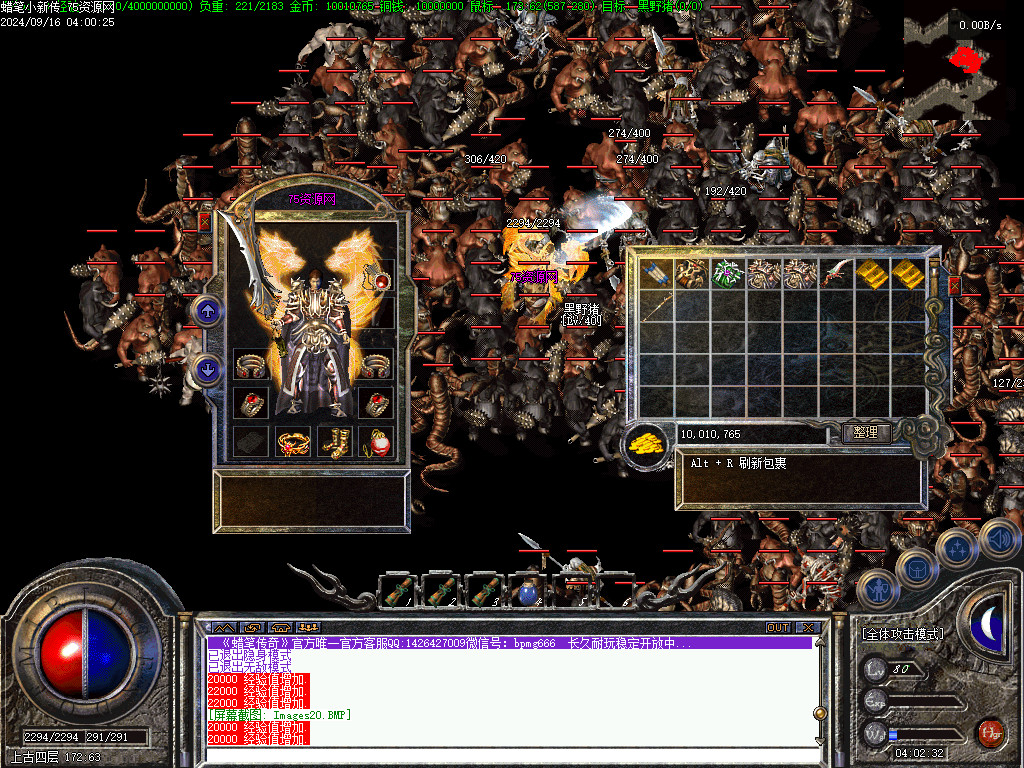Select the blue scroll item in the bag

(x=656, y=273)
